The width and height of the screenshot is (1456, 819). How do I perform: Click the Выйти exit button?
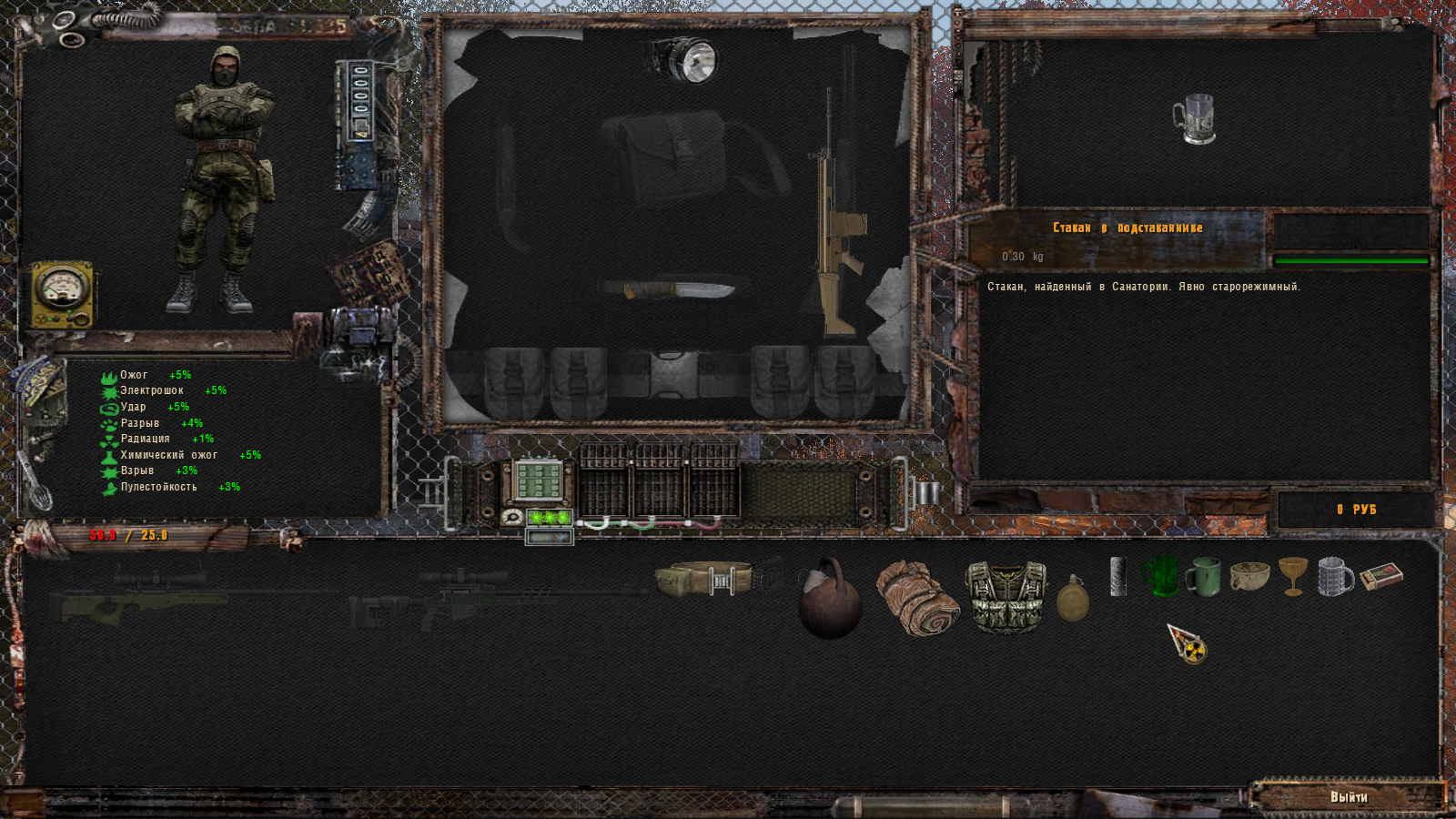pyautogui.click(x=1348, y=797)
